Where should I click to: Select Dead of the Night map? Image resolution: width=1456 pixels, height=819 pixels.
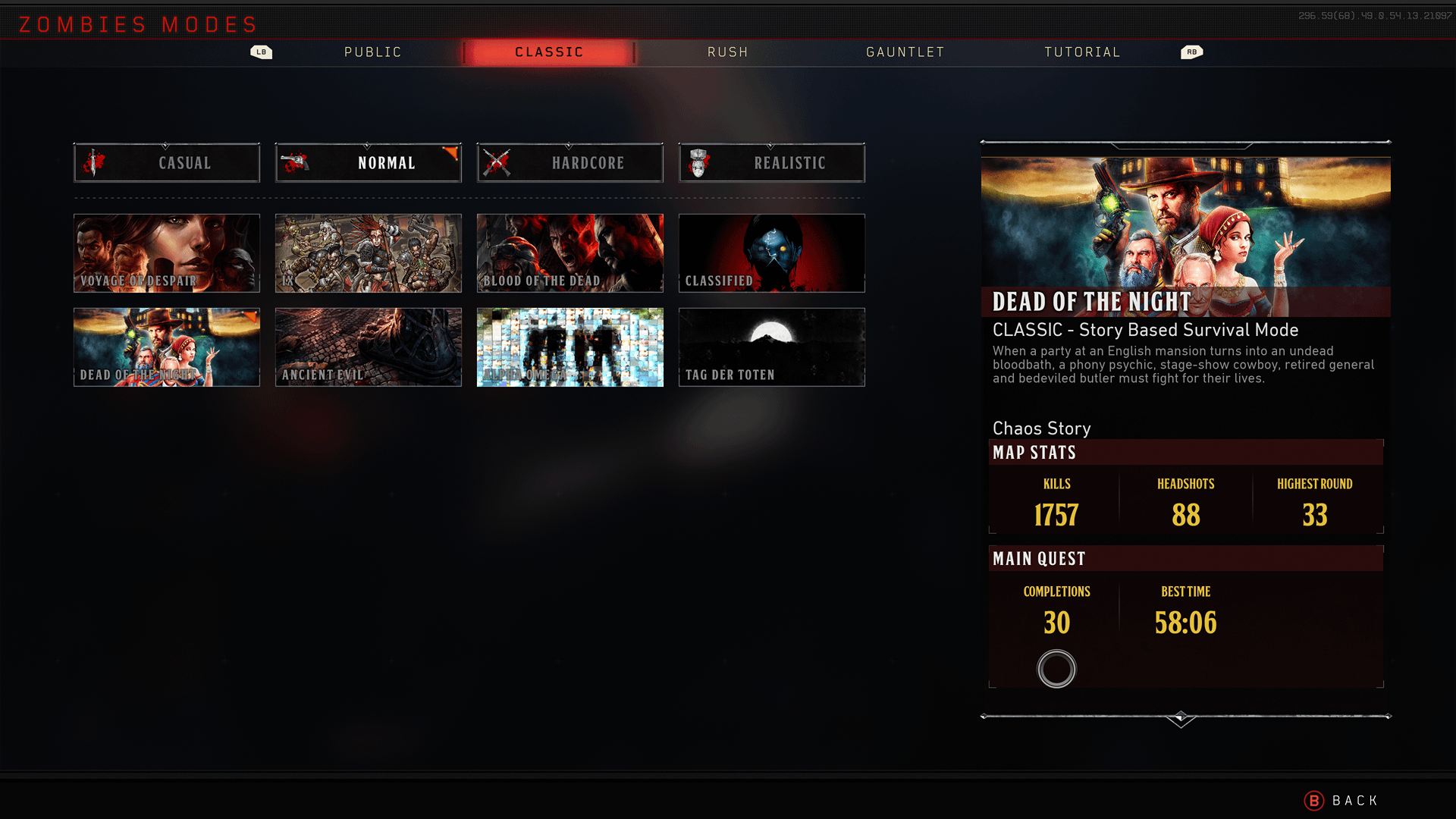(167, 347)
